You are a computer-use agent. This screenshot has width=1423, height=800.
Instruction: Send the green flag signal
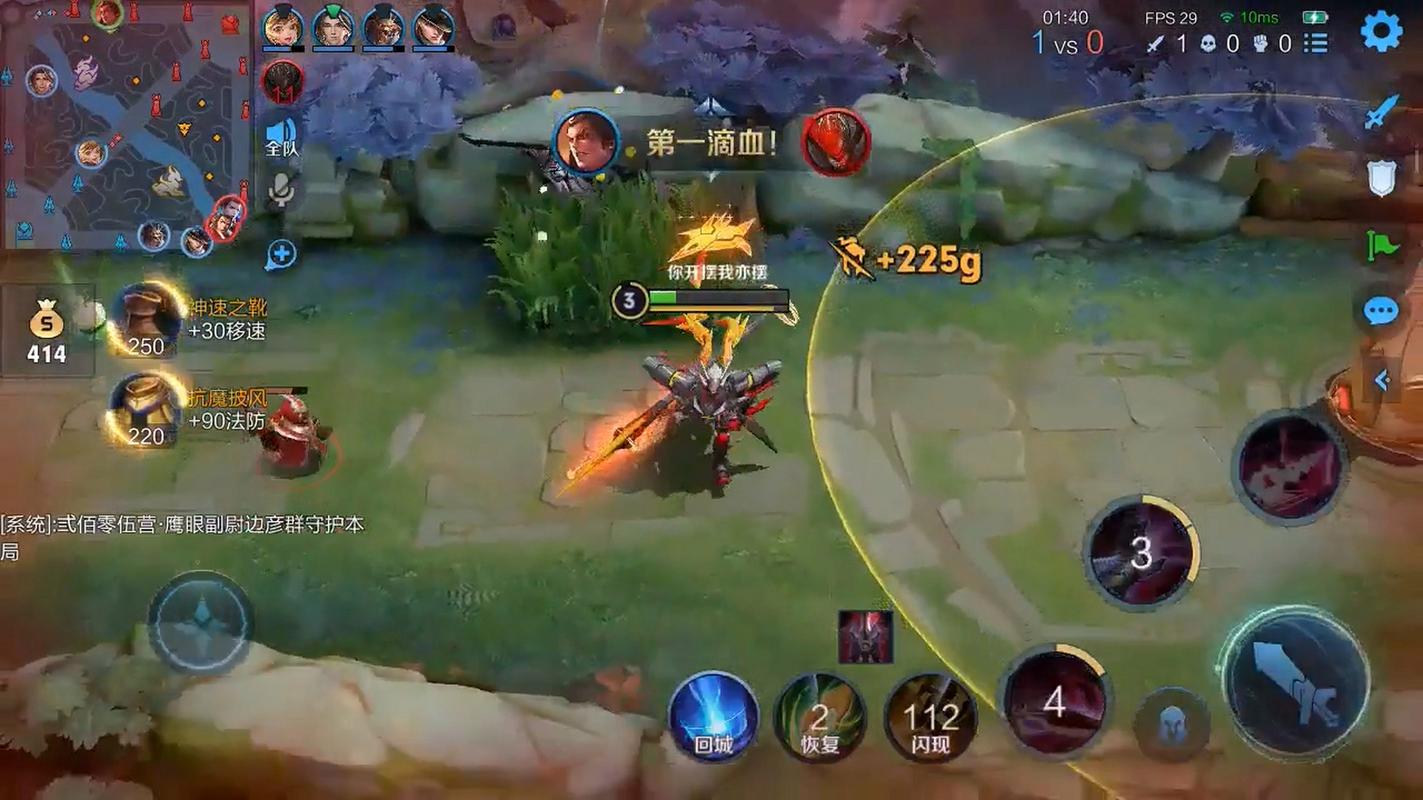coord(1381,245)
